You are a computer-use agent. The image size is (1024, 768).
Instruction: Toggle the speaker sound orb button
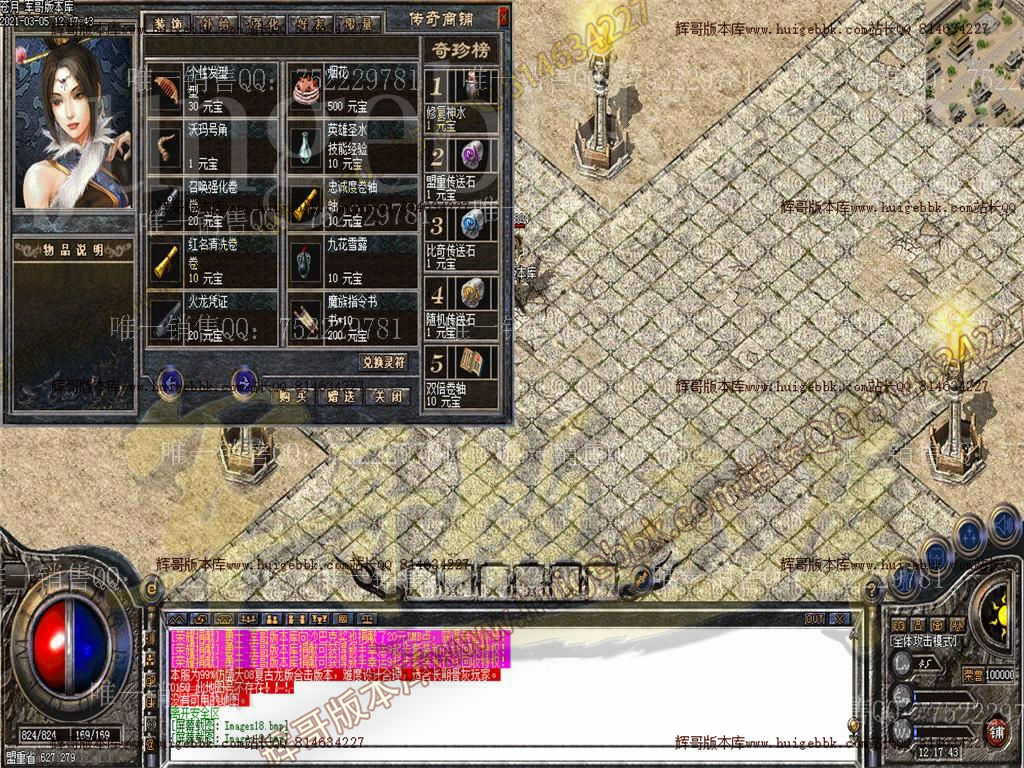[1005, 523]
